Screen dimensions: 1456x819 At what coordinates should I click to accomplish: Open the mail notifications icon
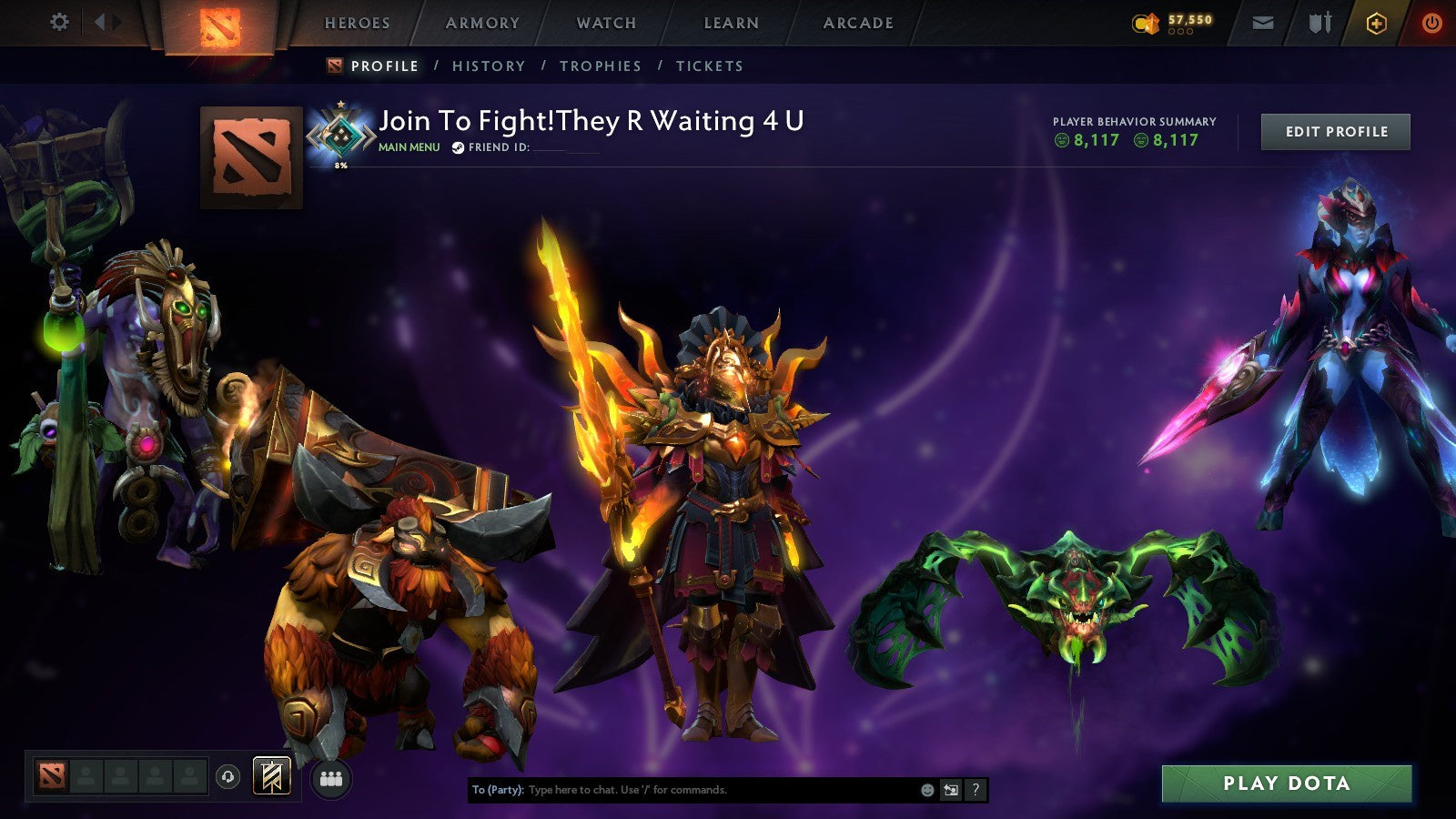[x=1262, y=22]
